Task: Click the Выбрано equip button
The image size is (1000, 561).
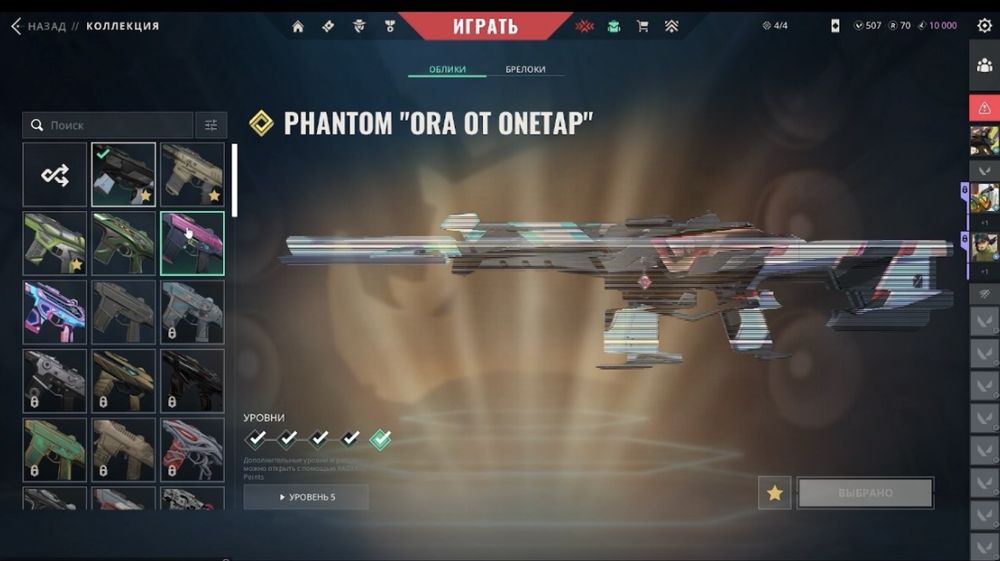Action: tap(865, 493)
